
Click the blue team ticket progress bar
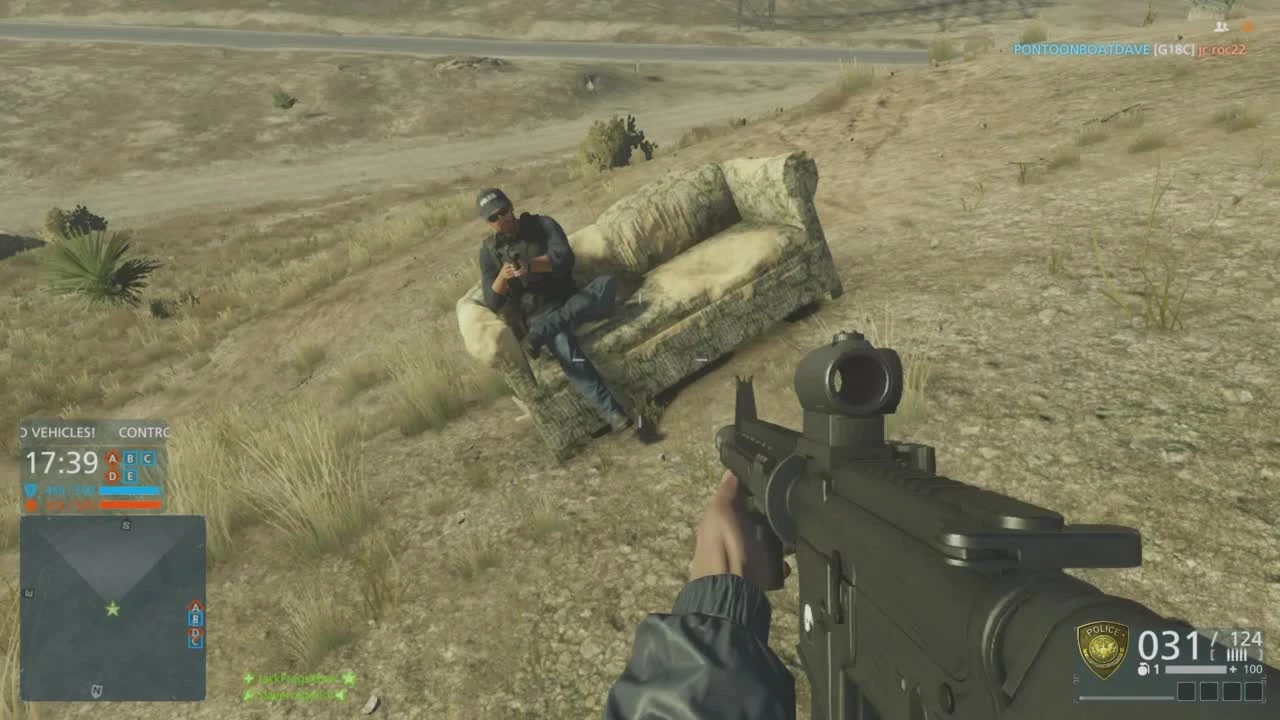130,490
